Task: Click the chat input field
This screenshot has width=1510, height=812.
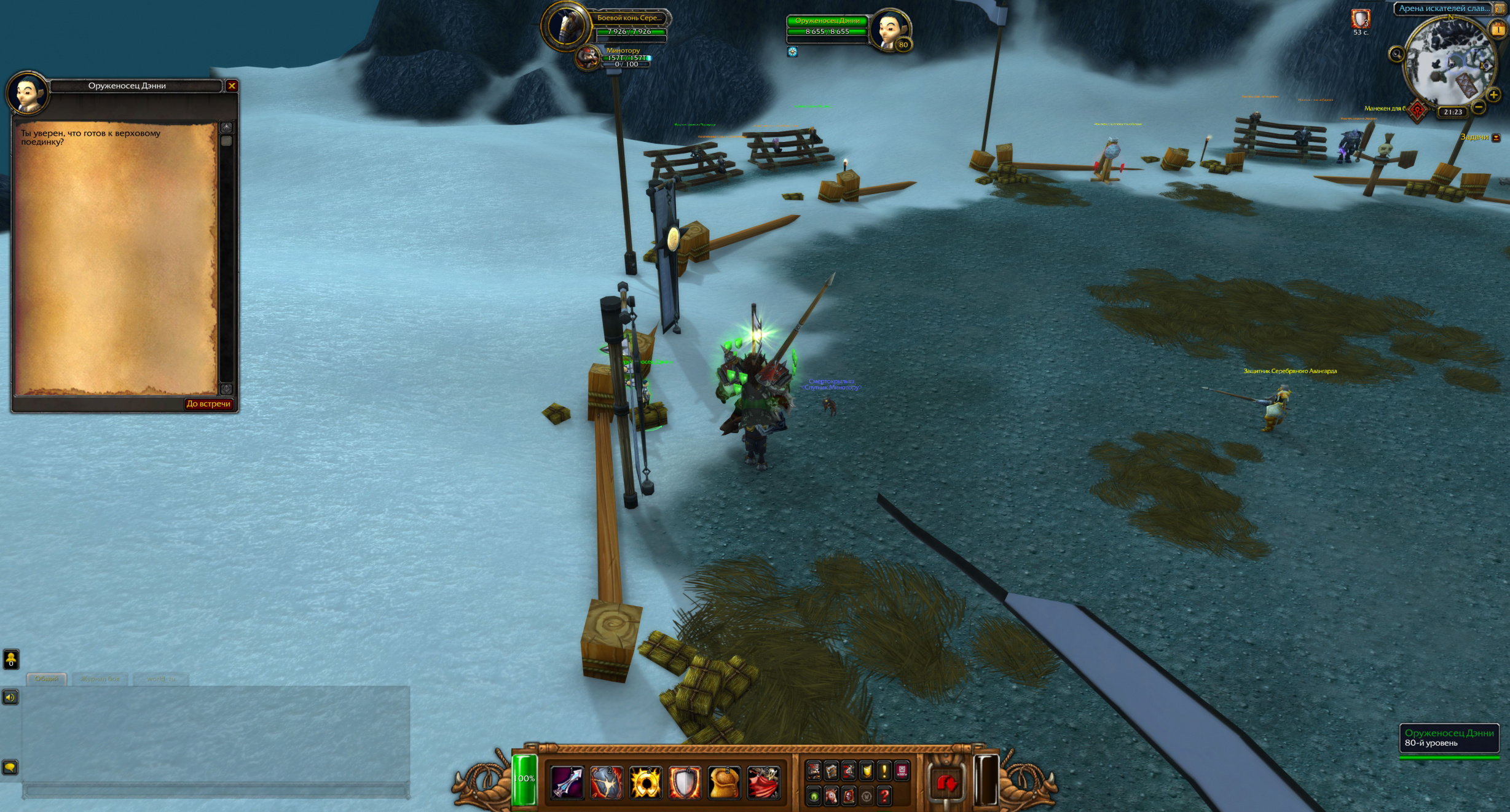Action: (215, 791)
